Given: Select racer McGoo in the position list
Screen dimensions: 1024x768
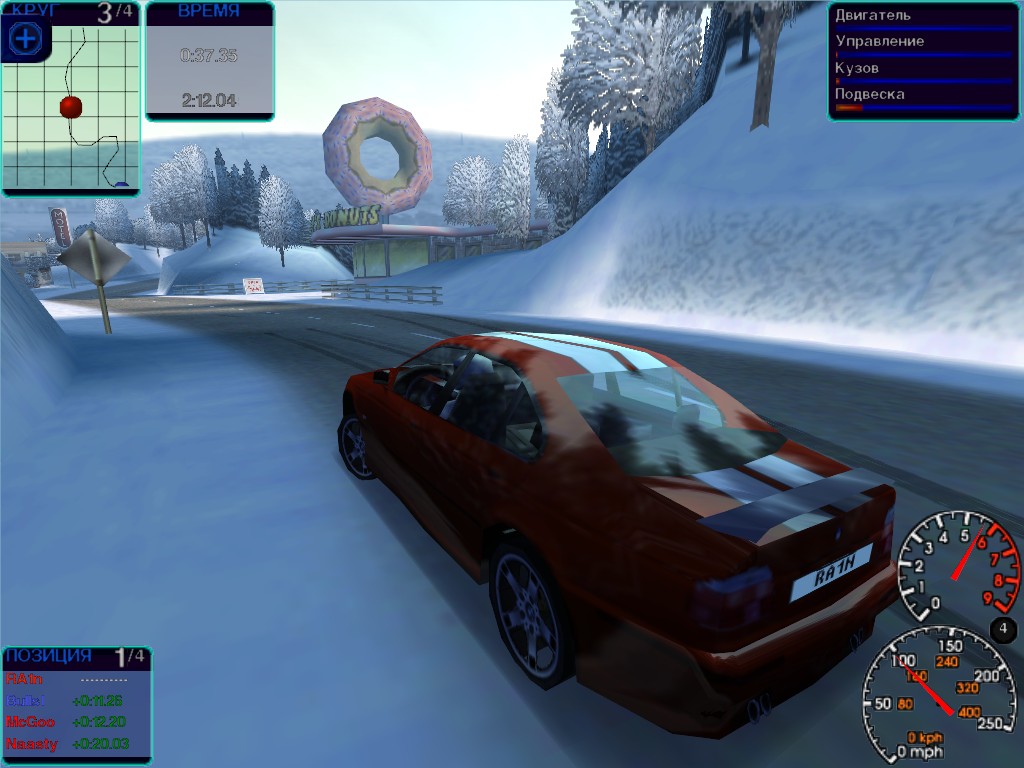Looking at the screenshot, I should pyautogui.click(x=31, y=722).
